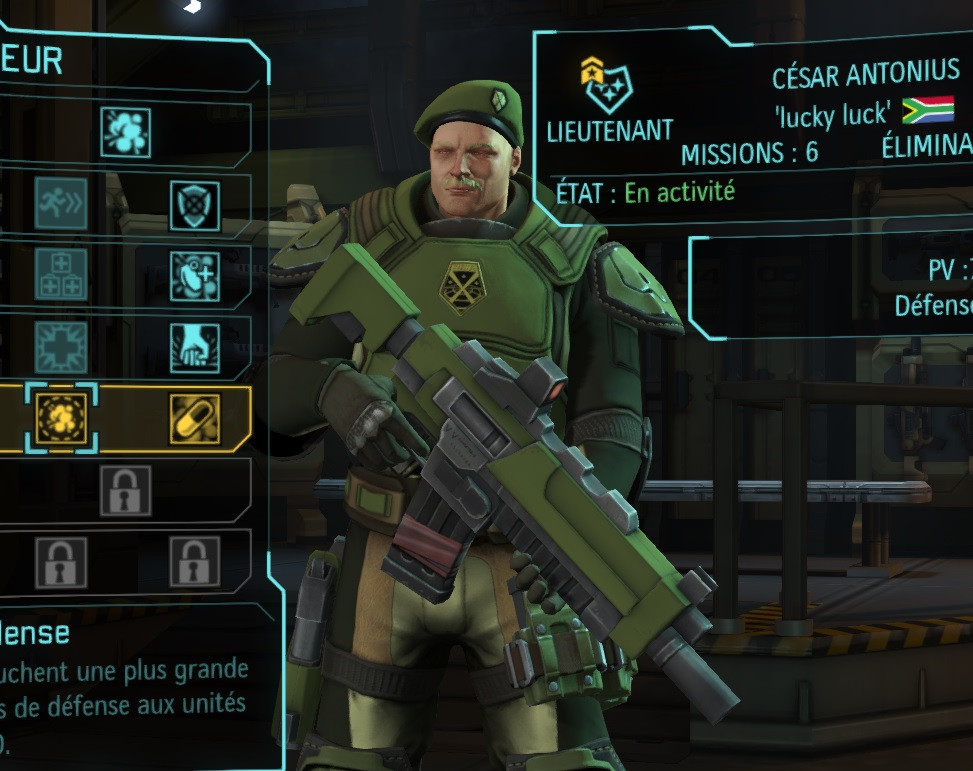Select the Field Medic three-medkits ability
The width and height of the screenshot is (973, 771).
61,274
